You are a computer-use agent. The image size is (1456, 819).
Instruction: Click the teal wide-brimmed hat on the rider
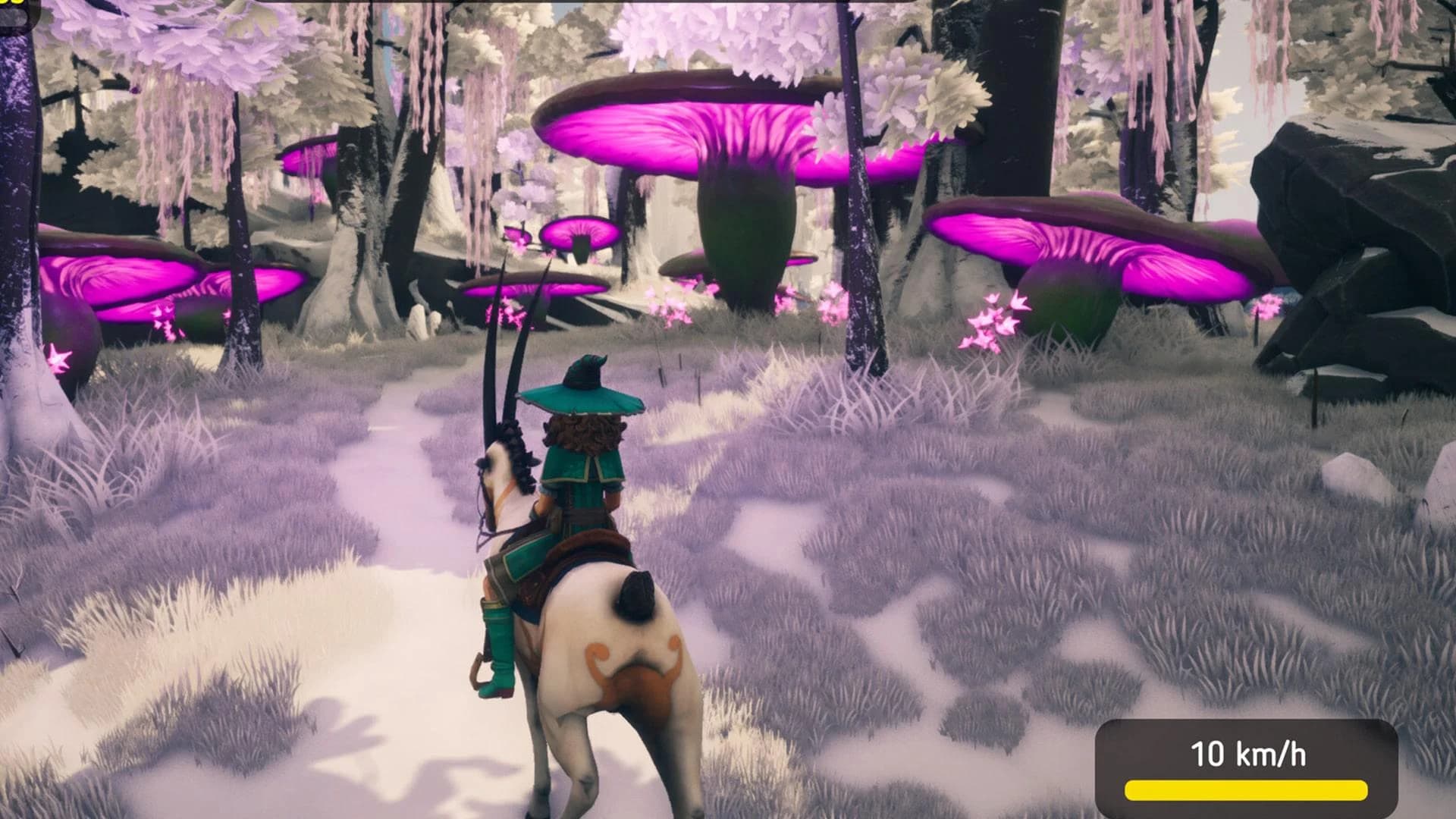pyautogui.click(x=584, y=398)
